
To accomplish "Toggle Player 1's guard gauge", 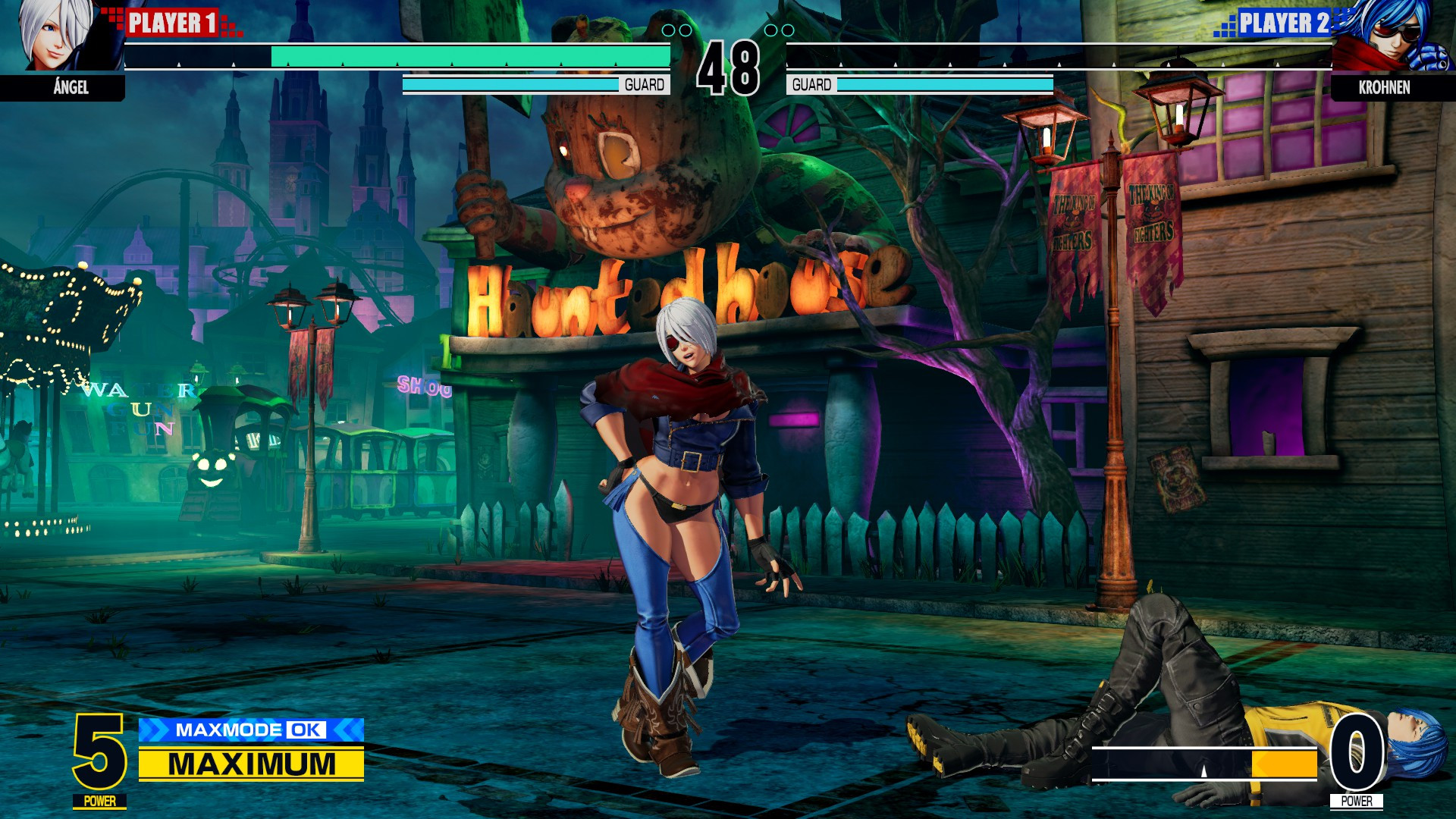I will (x=510, y=86).
